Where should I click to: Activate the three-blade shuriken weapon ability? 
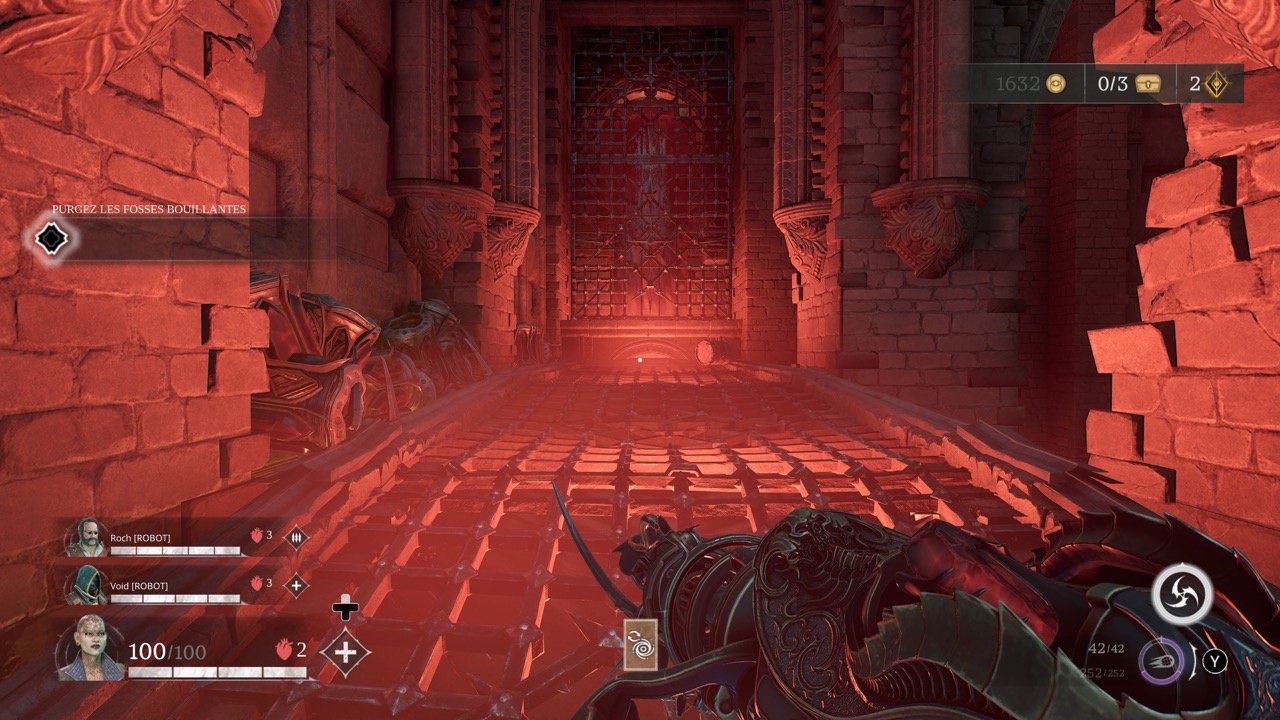(x=1182, y=594)
